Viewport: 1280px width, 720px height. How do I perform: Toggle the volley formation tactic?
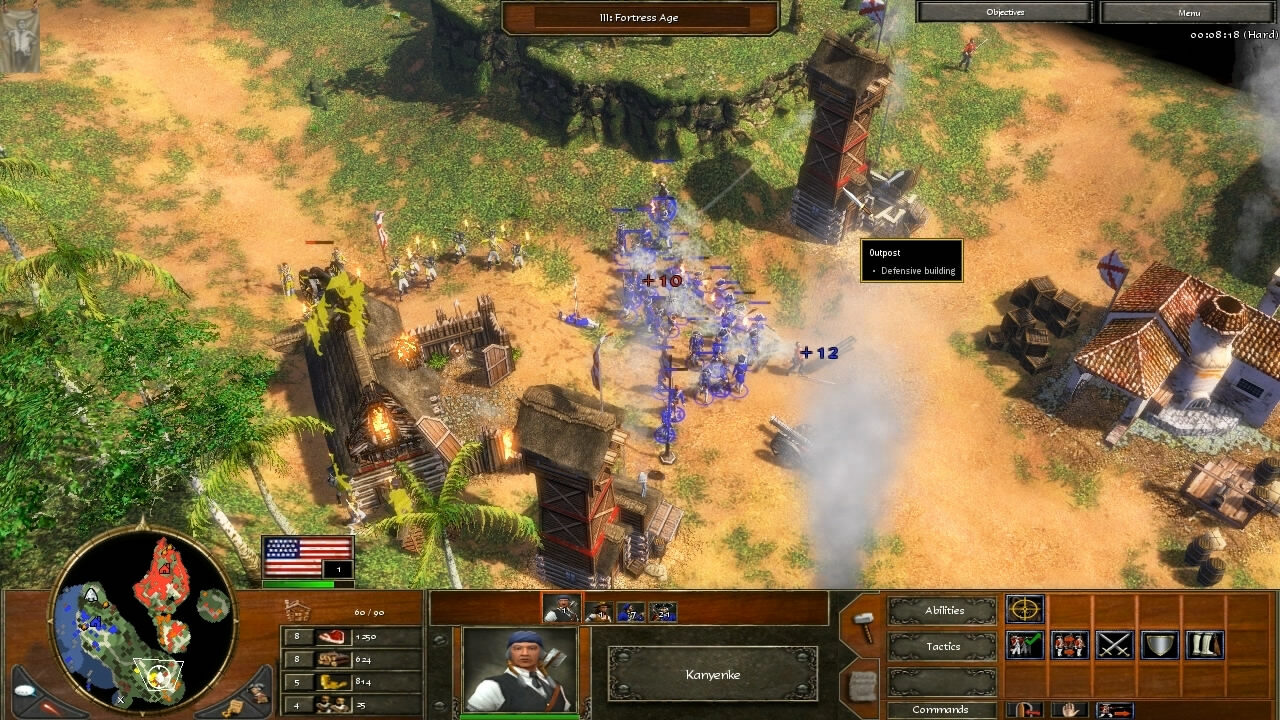coord(1068,643)
